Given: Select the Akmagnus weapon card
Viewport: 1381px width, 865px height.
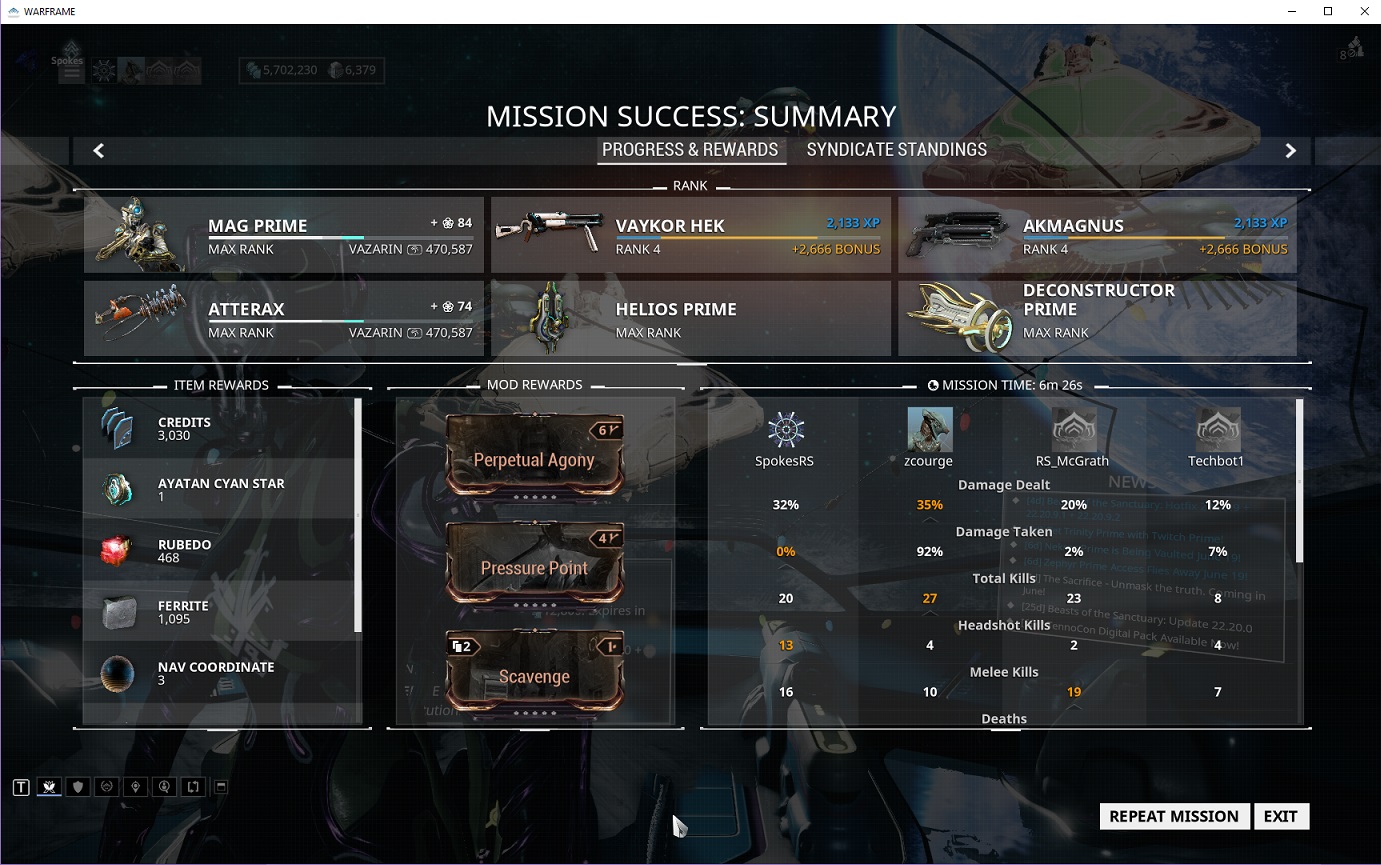Looking at the screenshot, I should 1097,235.
